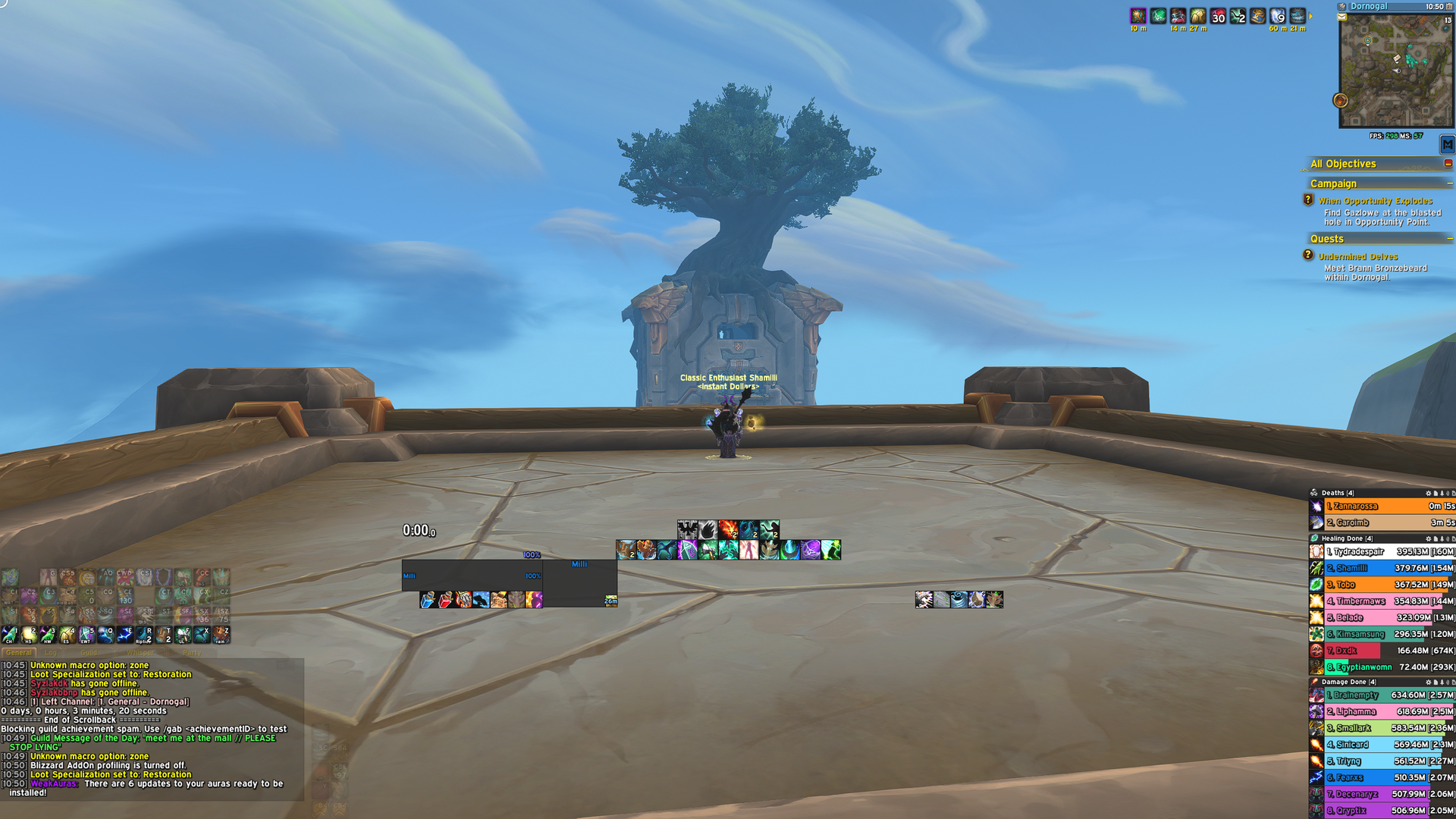1456x819 pixels.
Task: Select the Undermined Delves quest entry
Action: coord(1357,256)
